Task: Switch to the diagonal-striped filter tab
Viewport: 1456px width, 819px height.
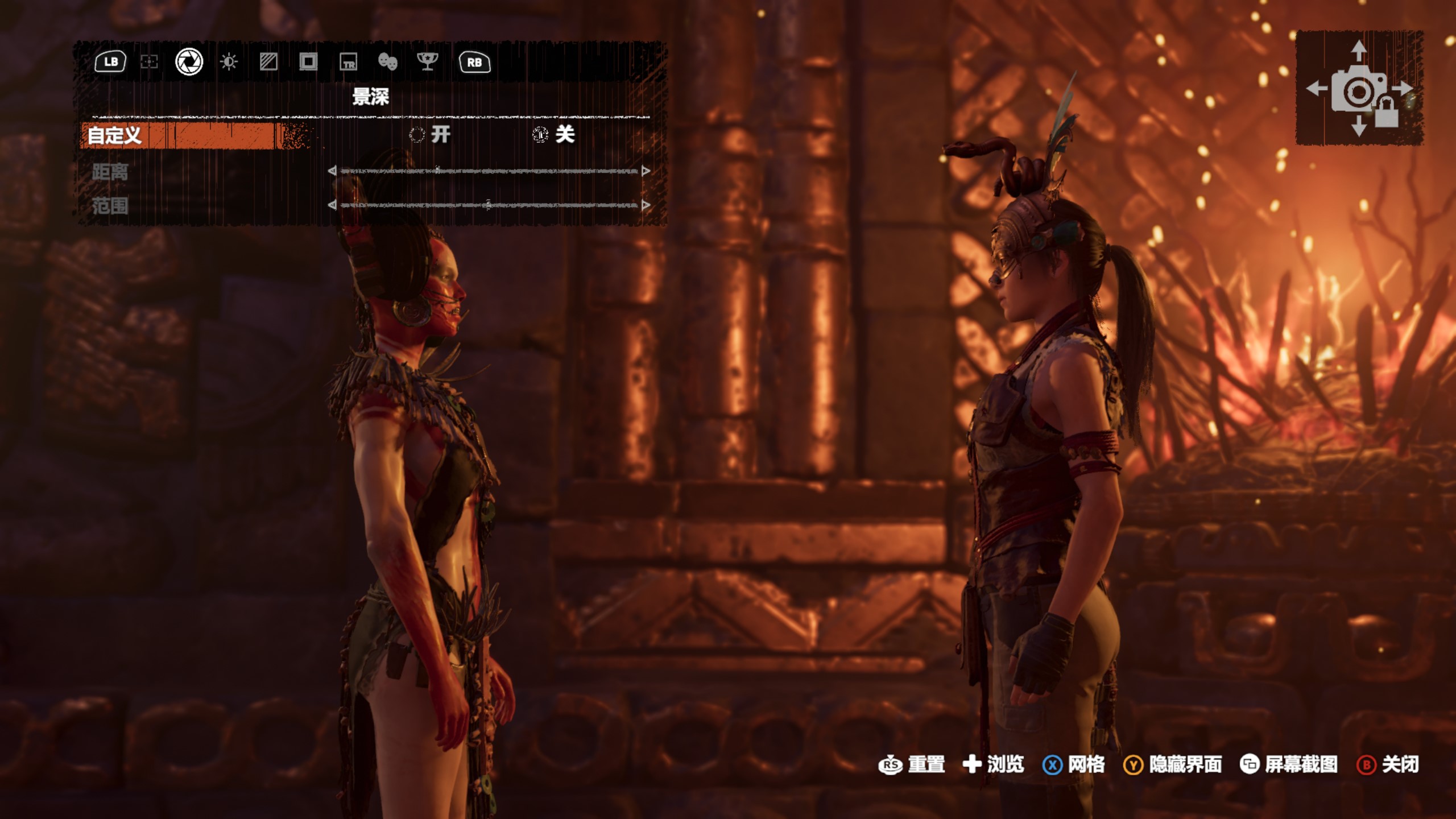Action: point(268,61)
